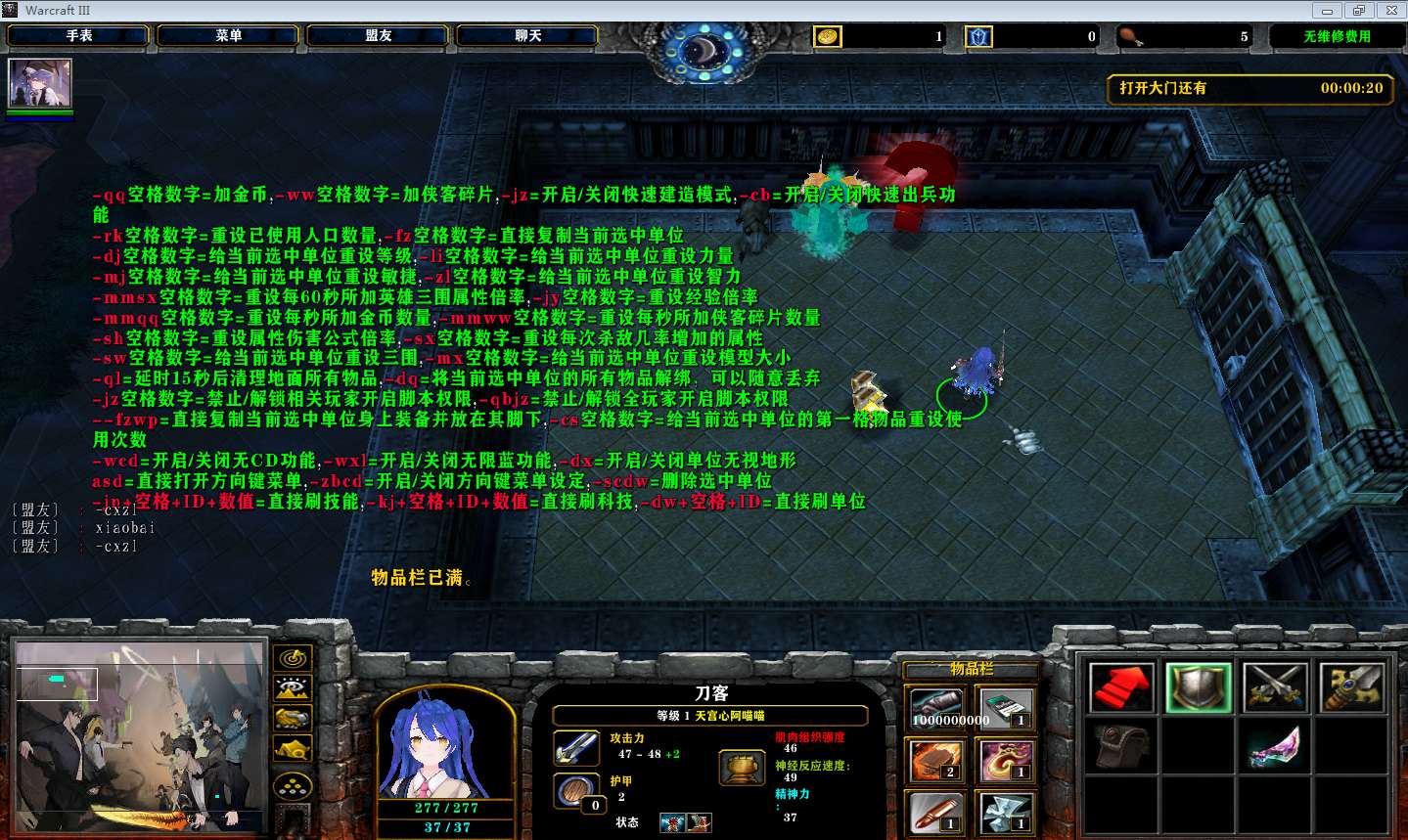Screen dimensions: 1408x840
Task: Toggle minimap terrain display button
Action: tap(293, 688)
